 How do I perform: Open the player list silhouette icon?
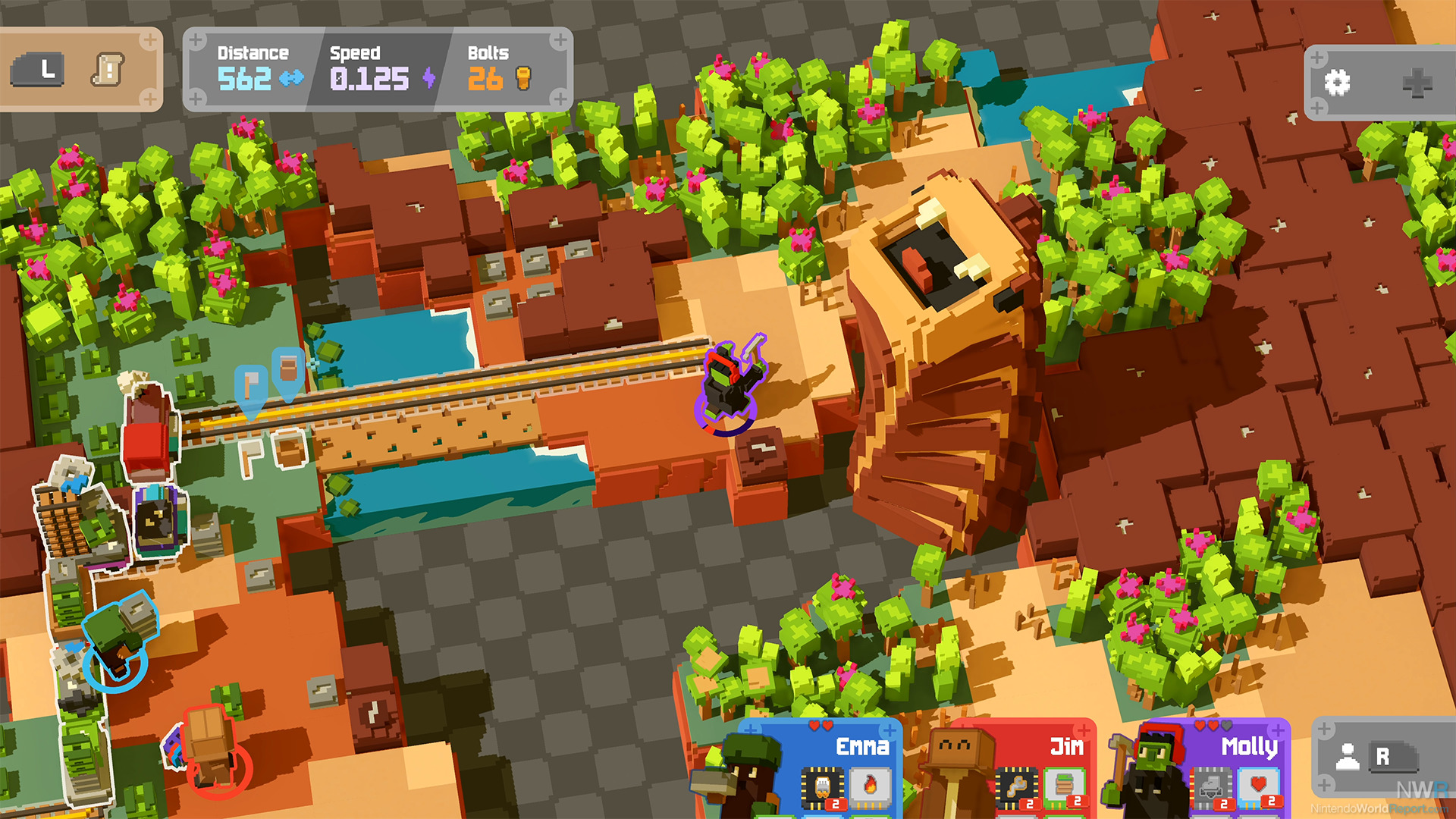coord(1347,757)
